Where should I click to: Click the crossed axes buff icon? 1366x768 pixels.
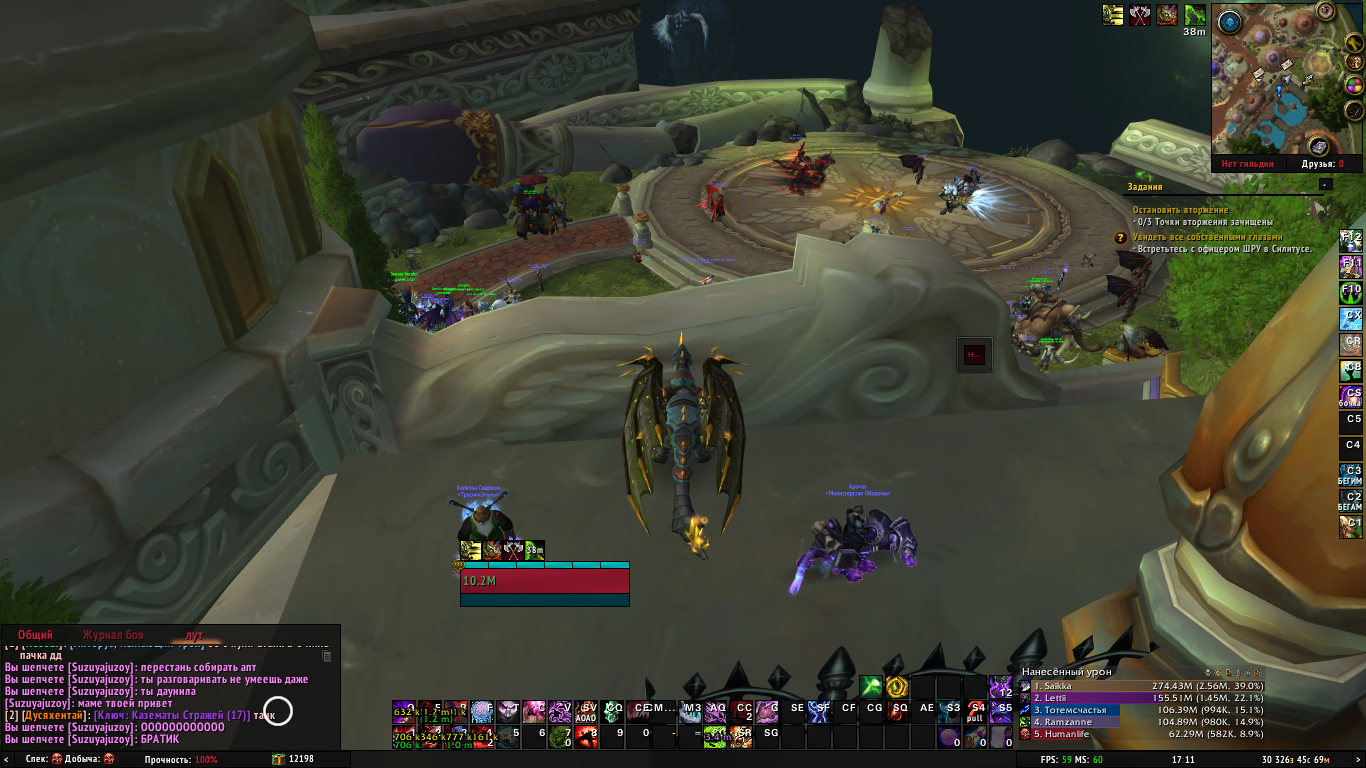point(1140,15)
